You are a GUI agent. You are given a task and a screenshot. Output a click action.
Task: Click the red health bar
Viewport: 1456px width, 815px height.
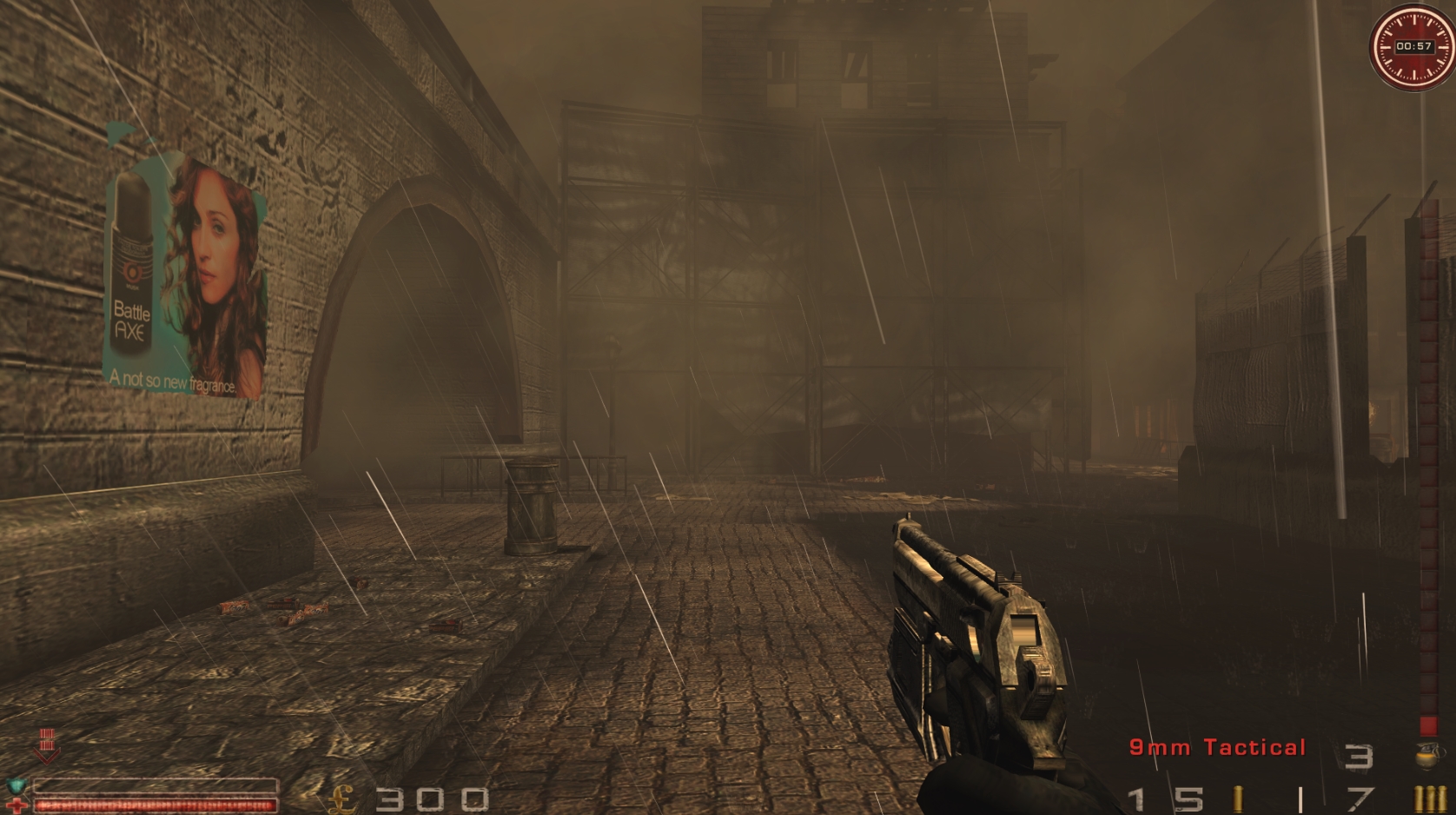(156, 804)
